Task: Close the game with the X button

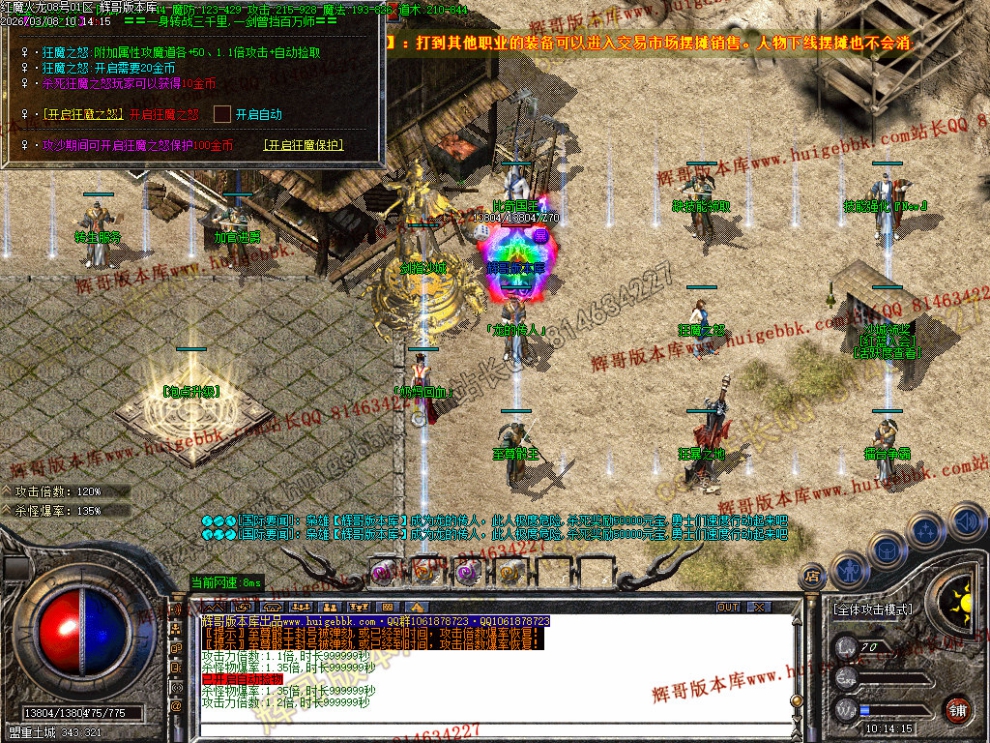Action: [759, 607]
